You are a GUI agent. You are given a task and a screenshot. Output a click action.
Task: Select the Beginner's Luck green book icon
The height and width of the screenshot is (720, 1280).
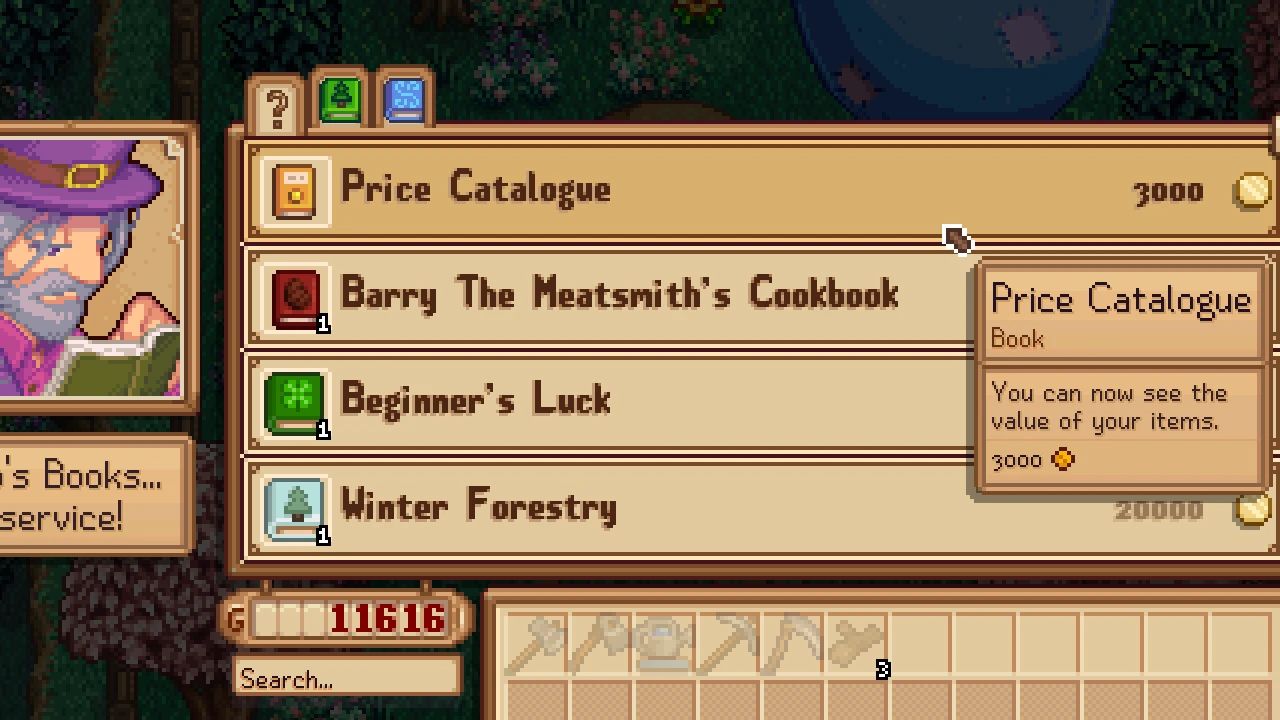point(293,401)
